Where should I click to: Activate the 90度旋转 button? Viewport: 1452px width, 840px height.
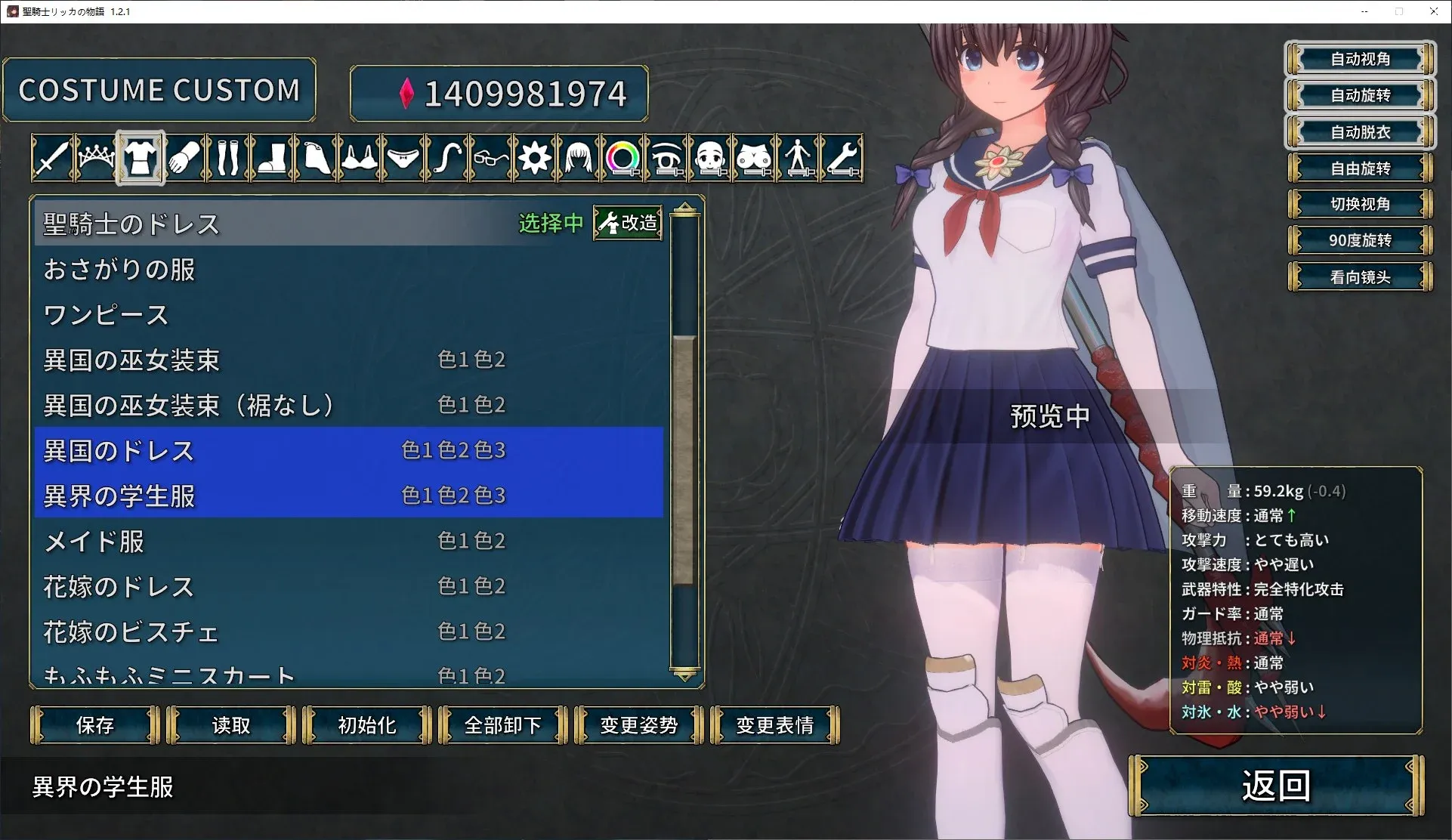[x=1360, y=240]
